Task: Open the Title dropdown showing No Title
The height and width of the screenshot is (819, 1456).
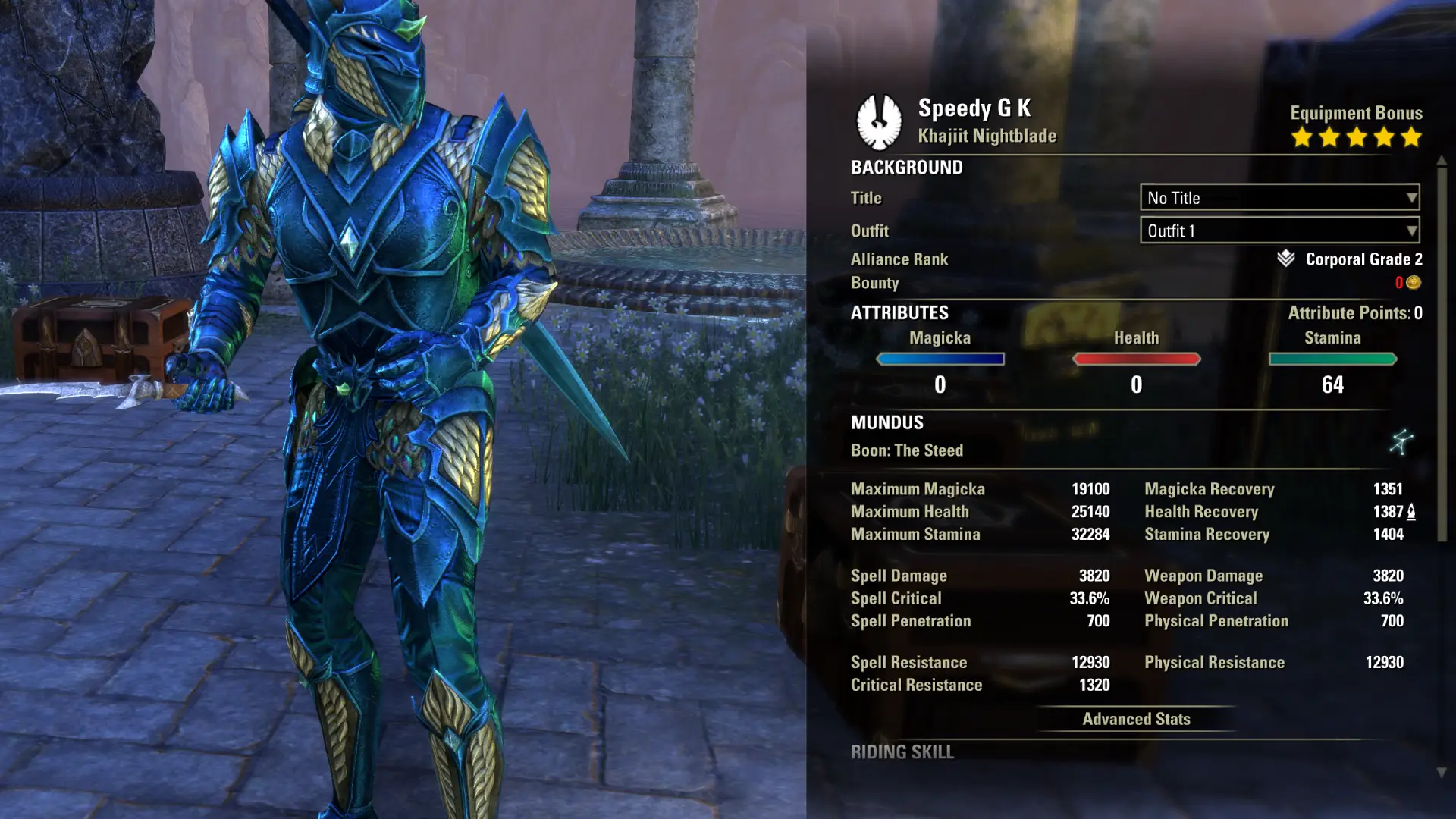Action: click(1279, 198)
